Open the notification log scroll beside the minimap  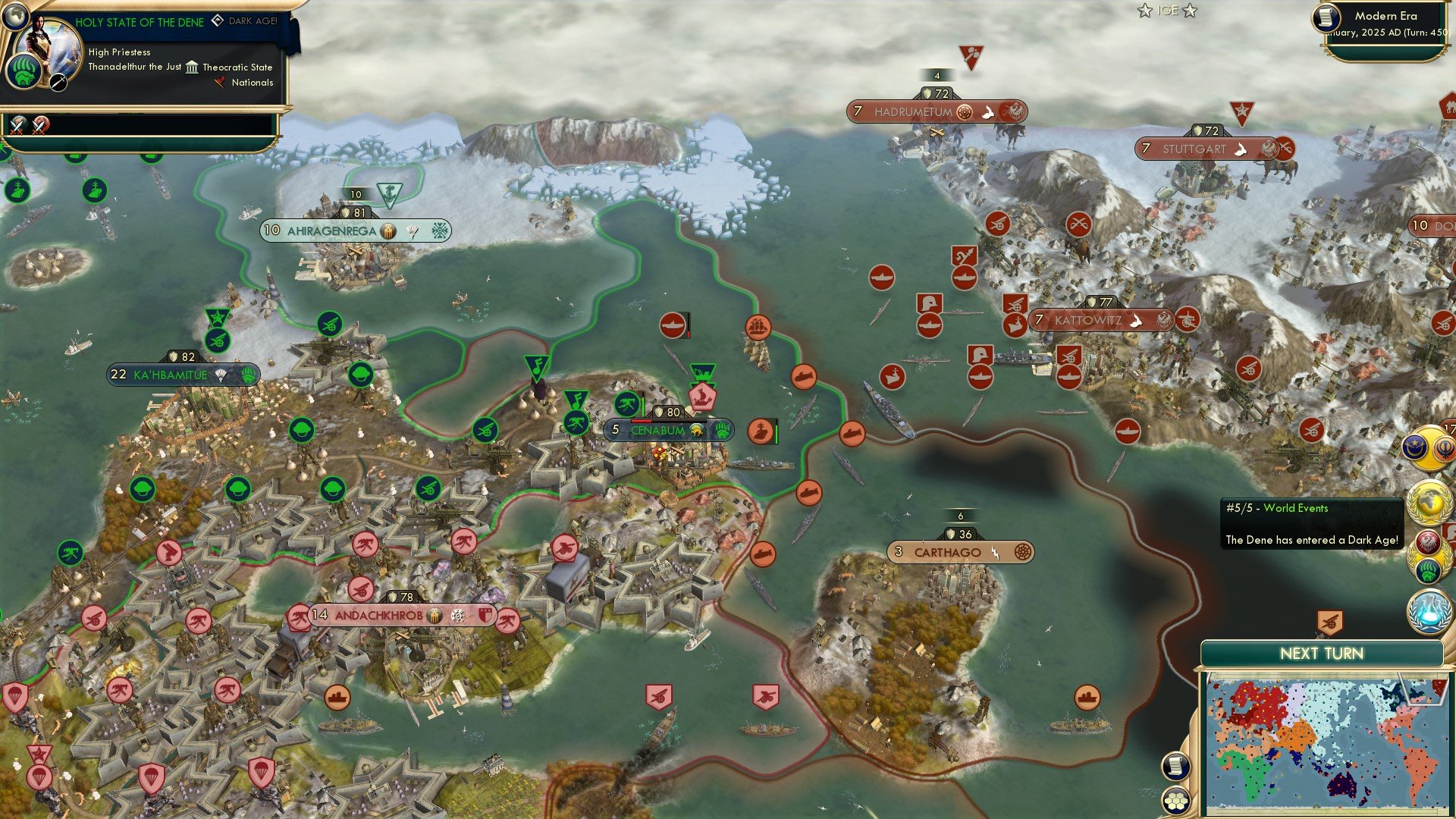(1175, 765)
